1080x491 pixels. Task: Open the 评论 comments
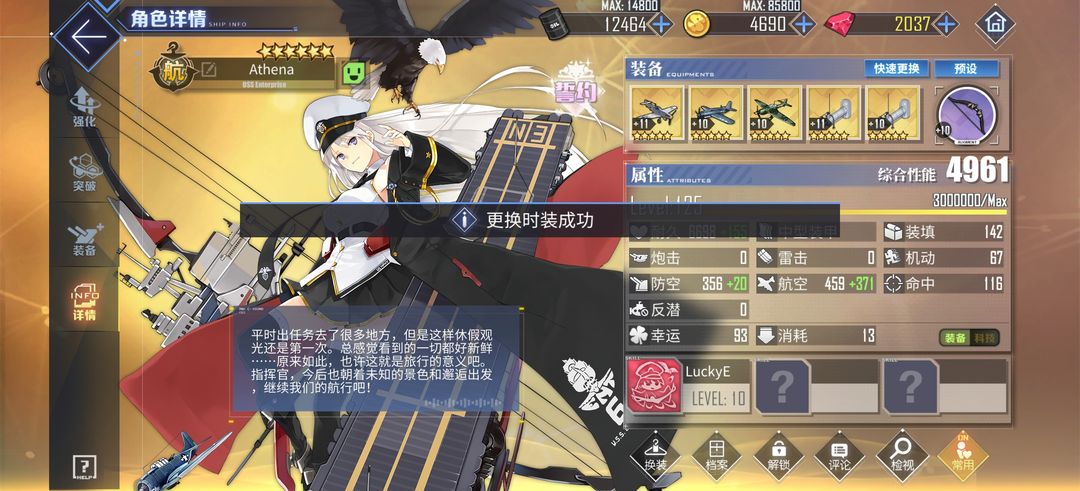840,455
